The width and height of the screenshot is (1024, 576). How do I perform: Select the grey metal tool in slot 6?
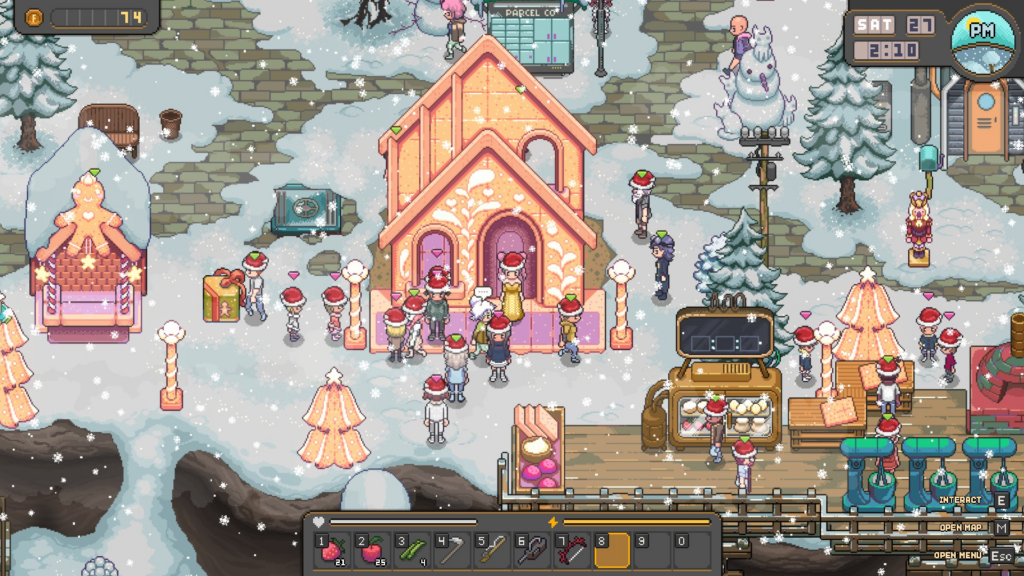(533, 550)
